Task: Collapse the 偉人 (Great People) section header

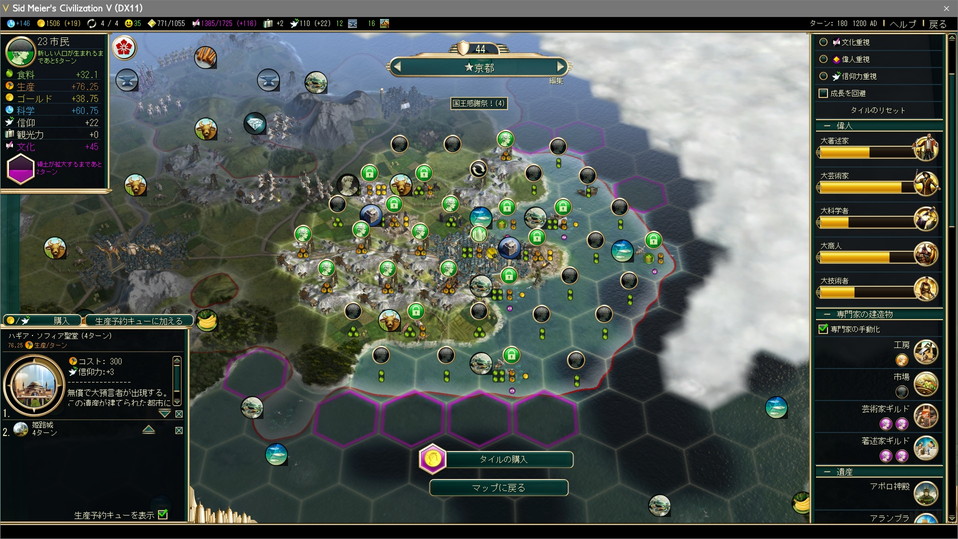Action: (828, 126)
